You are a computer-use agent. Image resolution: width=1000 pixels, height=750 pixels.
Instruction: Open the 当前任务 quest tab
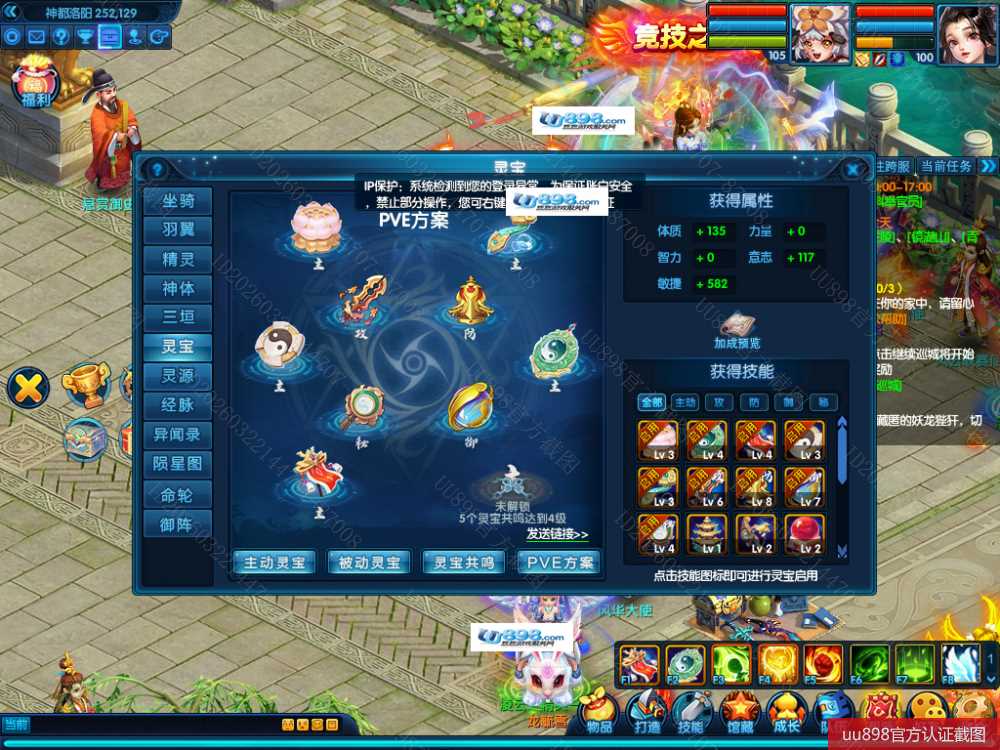click(945, 166)
